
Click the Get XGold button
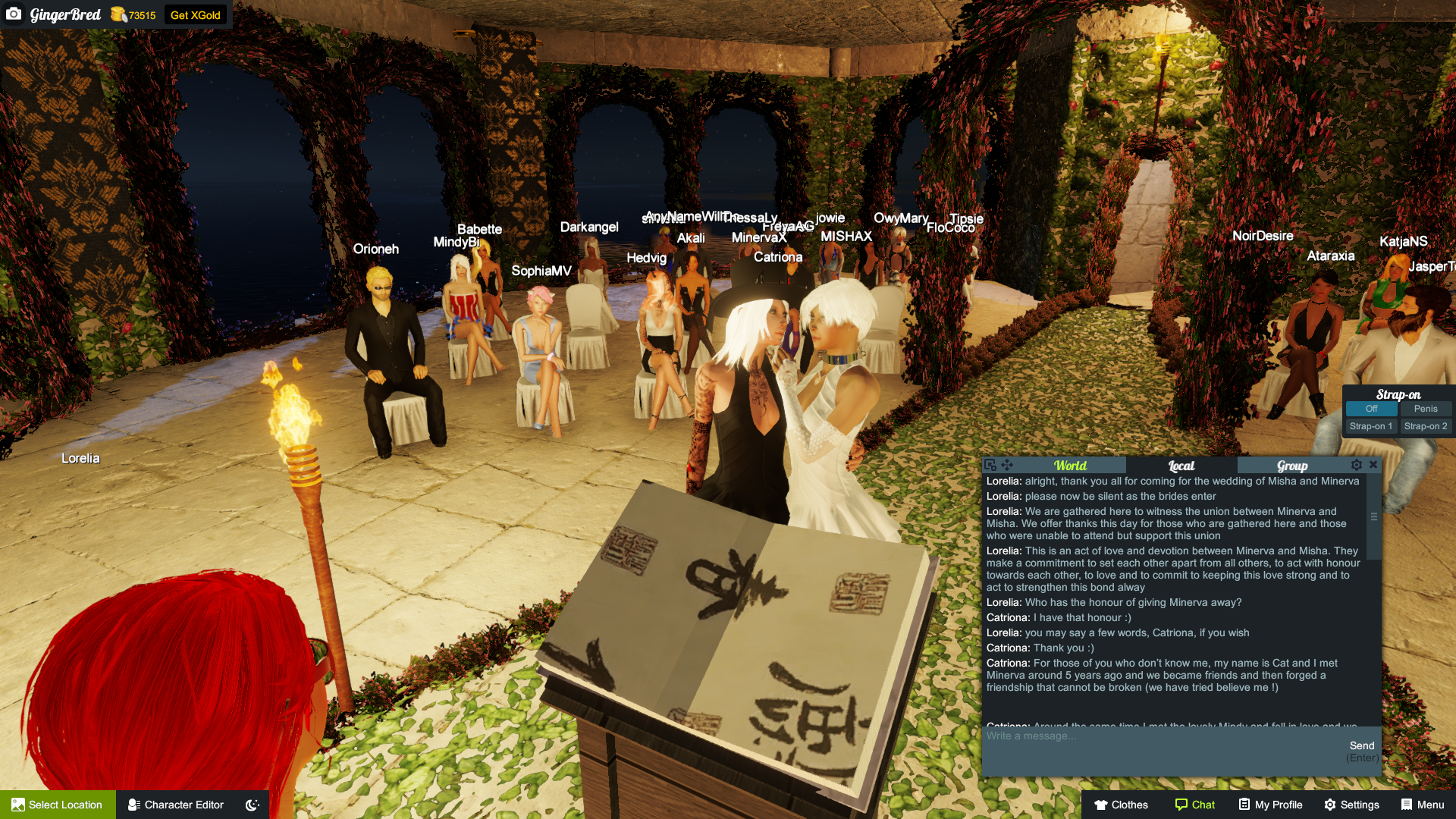pyautogui.click(x=196, y=14)
